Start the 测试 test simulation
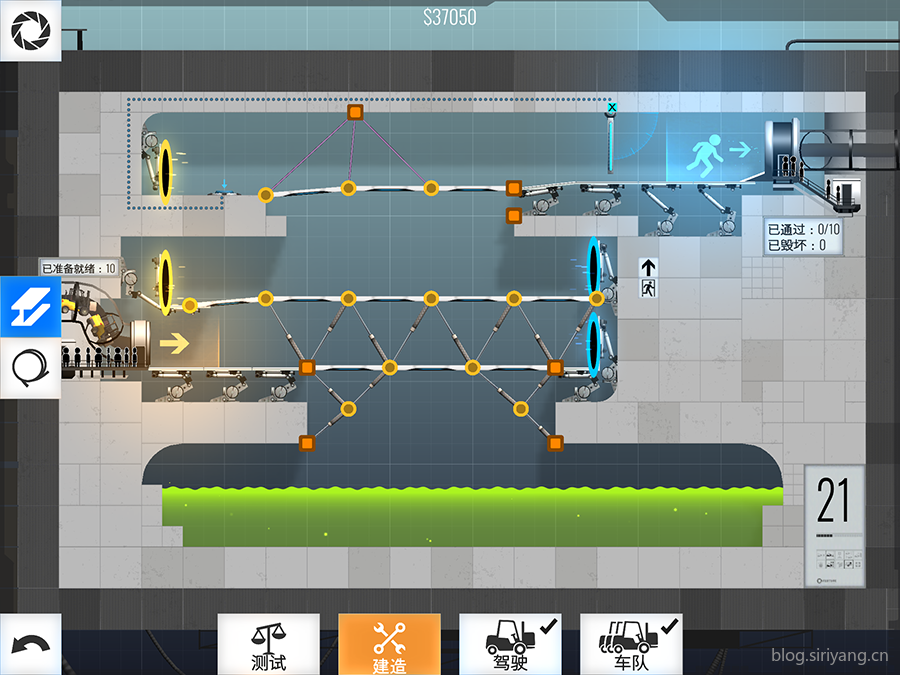Screen dimensions: 900x675 [x=268, y=644]
